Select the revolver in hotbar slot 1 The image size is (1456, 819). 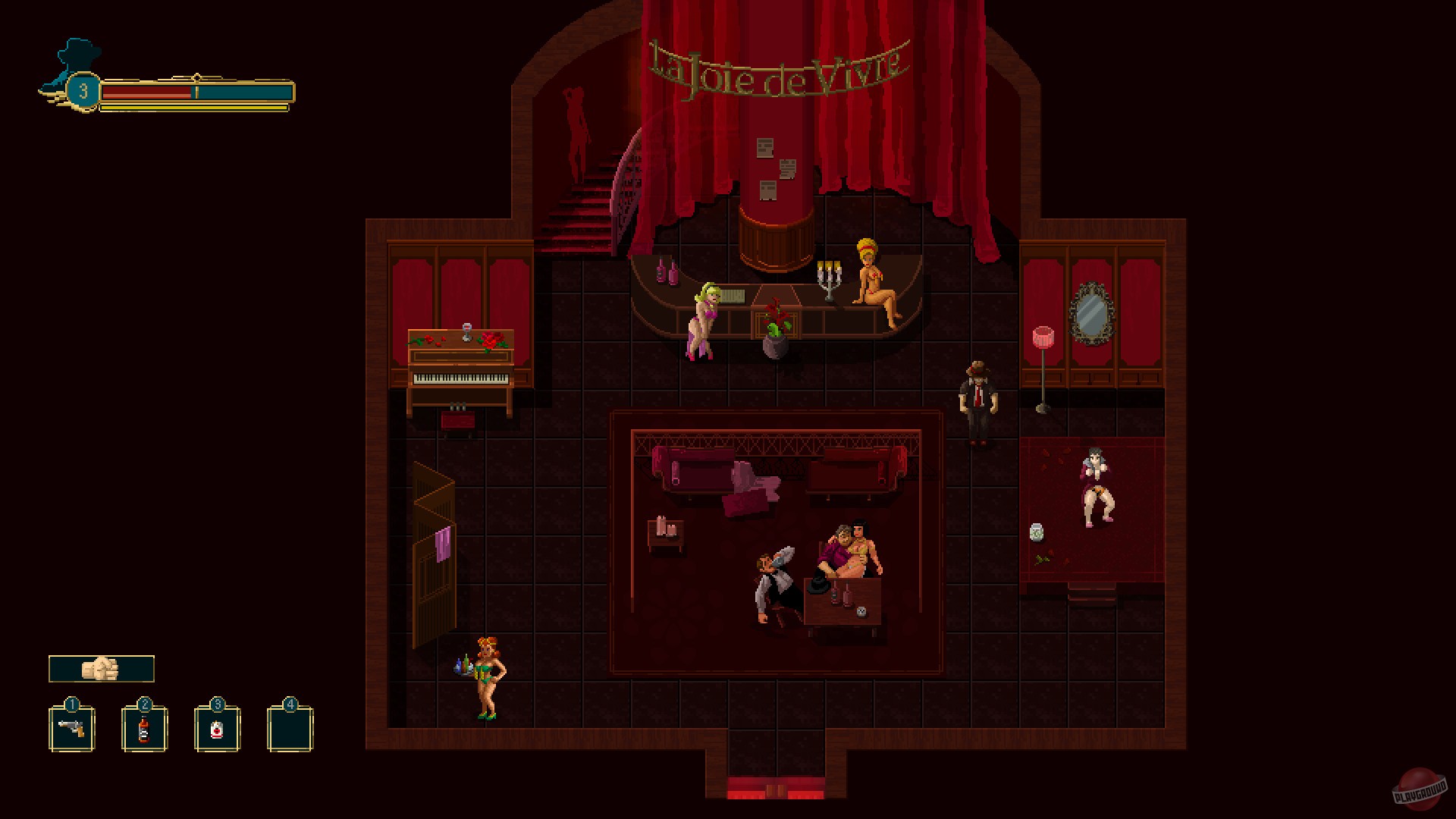click(x=72, y=729)
